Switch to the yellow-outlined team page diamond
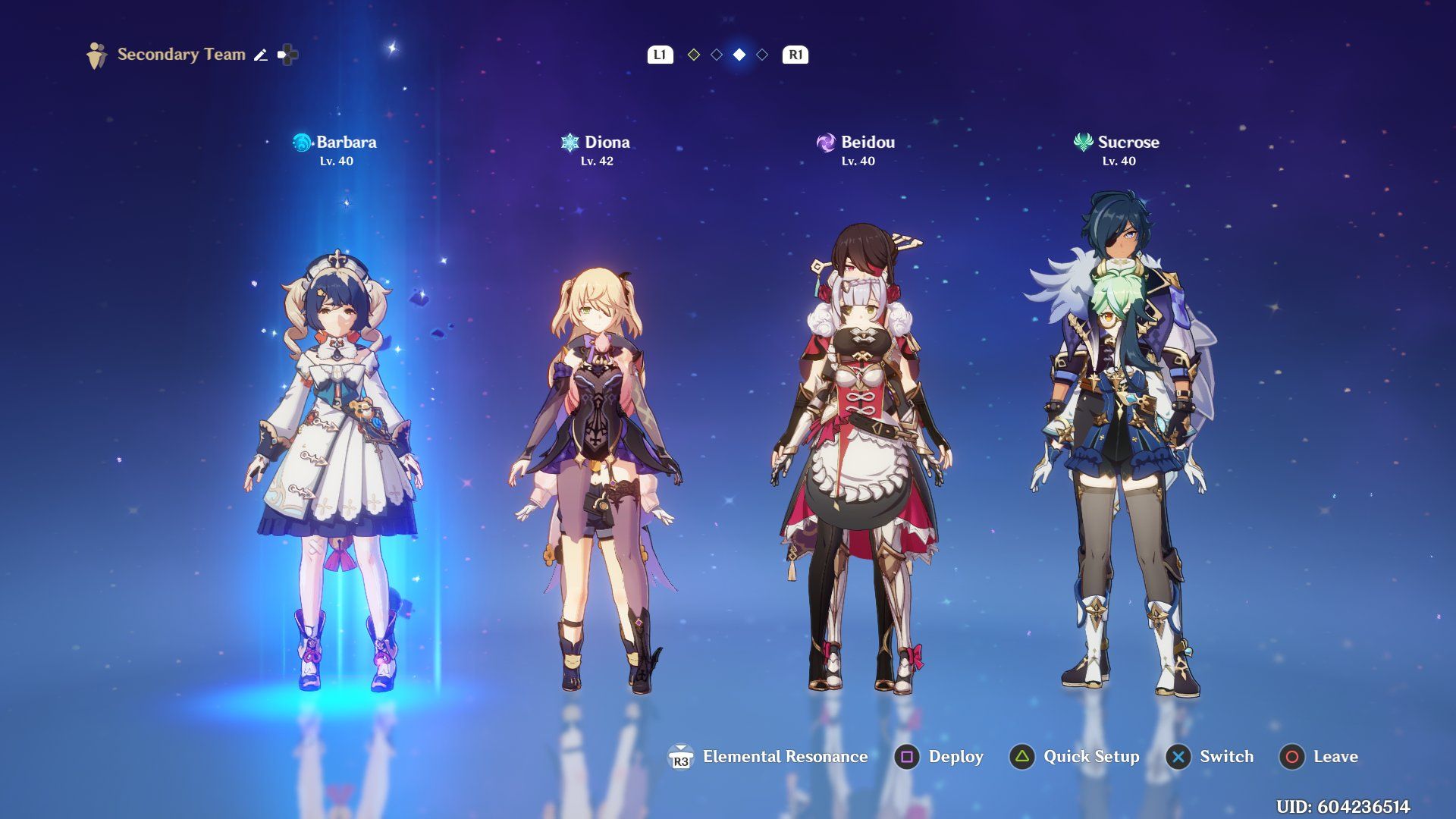1456x819 pixels. [x=693, y=55]
